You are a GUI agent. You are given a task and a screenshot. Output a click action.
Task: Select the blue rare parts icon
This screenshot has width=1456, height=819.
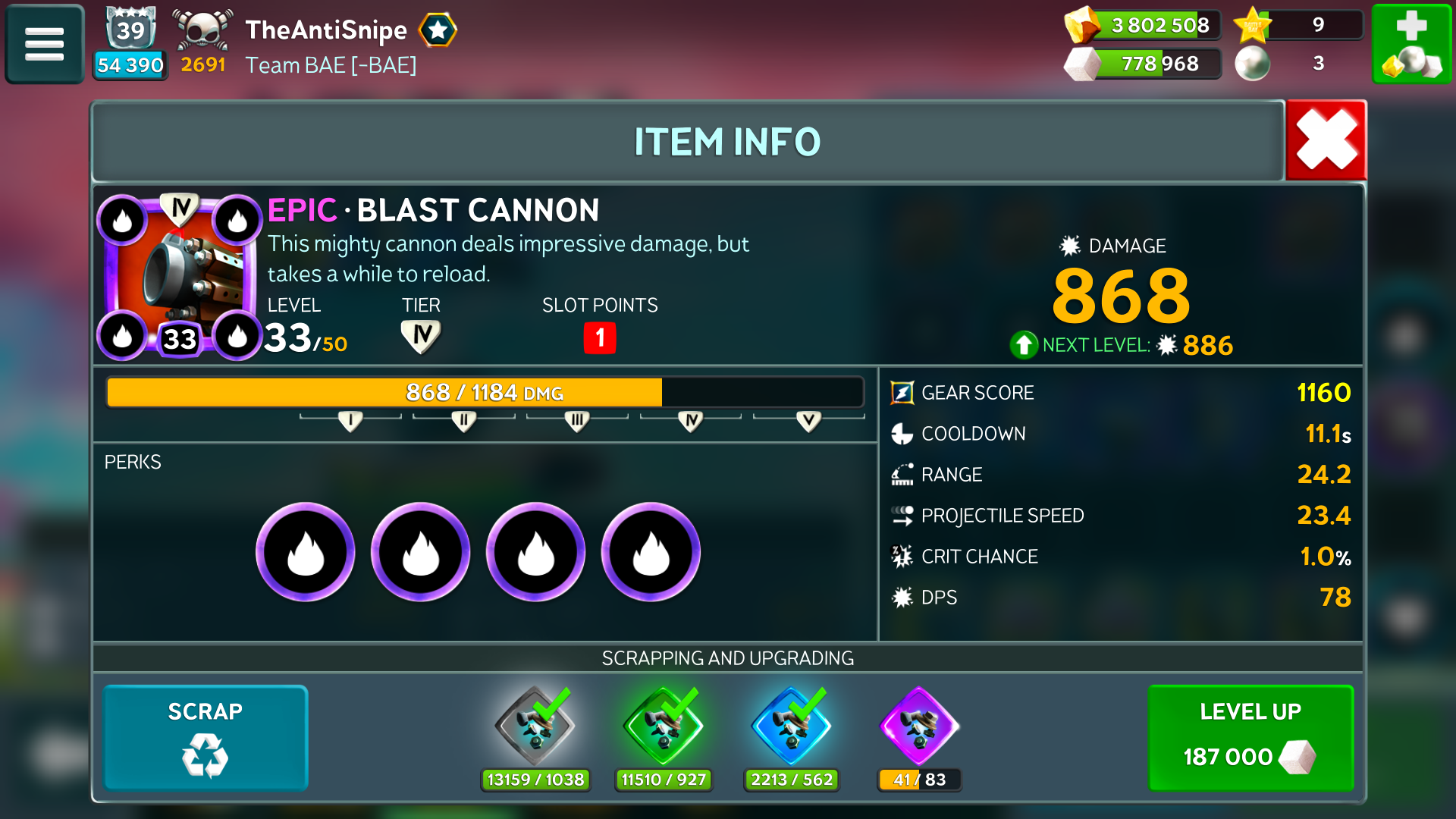pyautogui.click(x=791, y=726)
